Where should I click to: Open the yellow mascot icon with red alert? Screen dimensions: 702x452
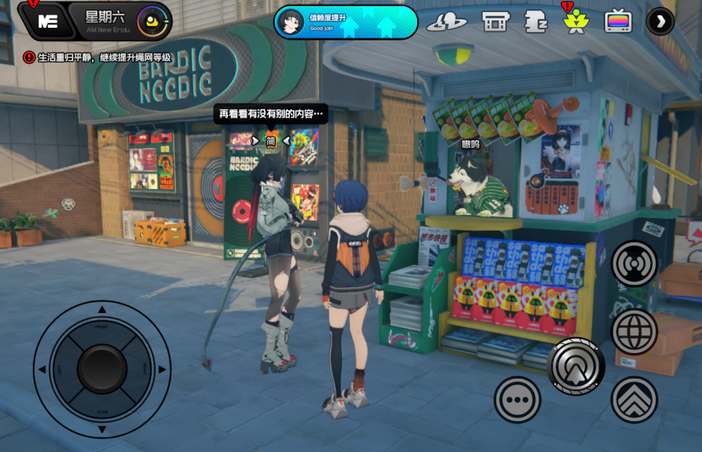coord(576,21)
